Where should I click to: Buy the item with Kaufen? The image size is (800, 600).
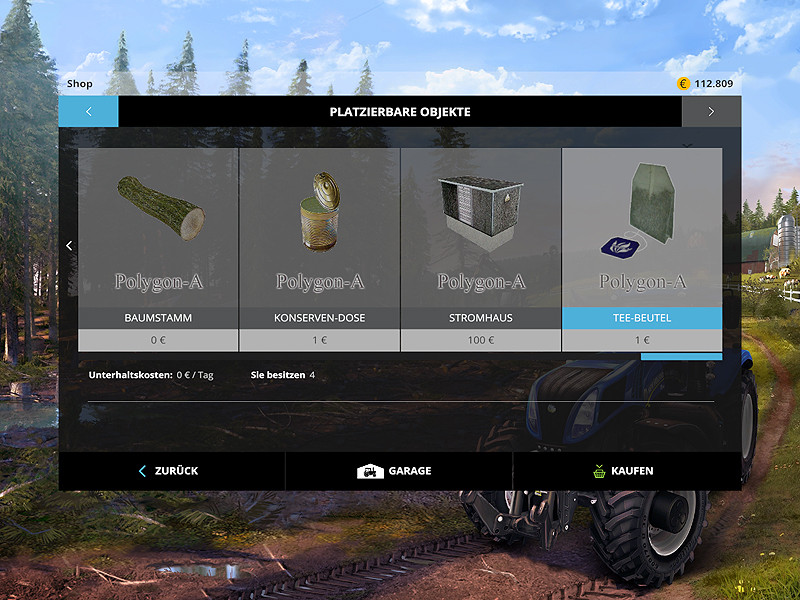pos(626,471)
